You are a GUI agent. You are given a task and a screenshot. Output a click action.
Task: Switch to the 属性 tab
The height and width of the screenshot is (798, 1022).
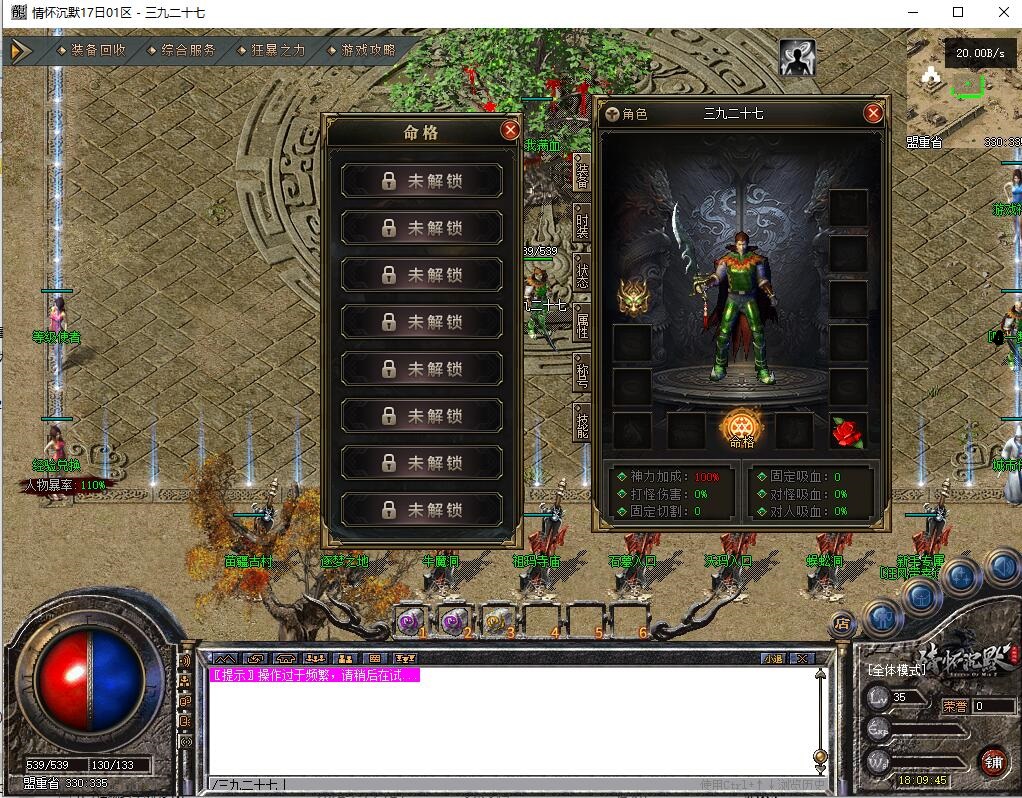coord(582,323)
